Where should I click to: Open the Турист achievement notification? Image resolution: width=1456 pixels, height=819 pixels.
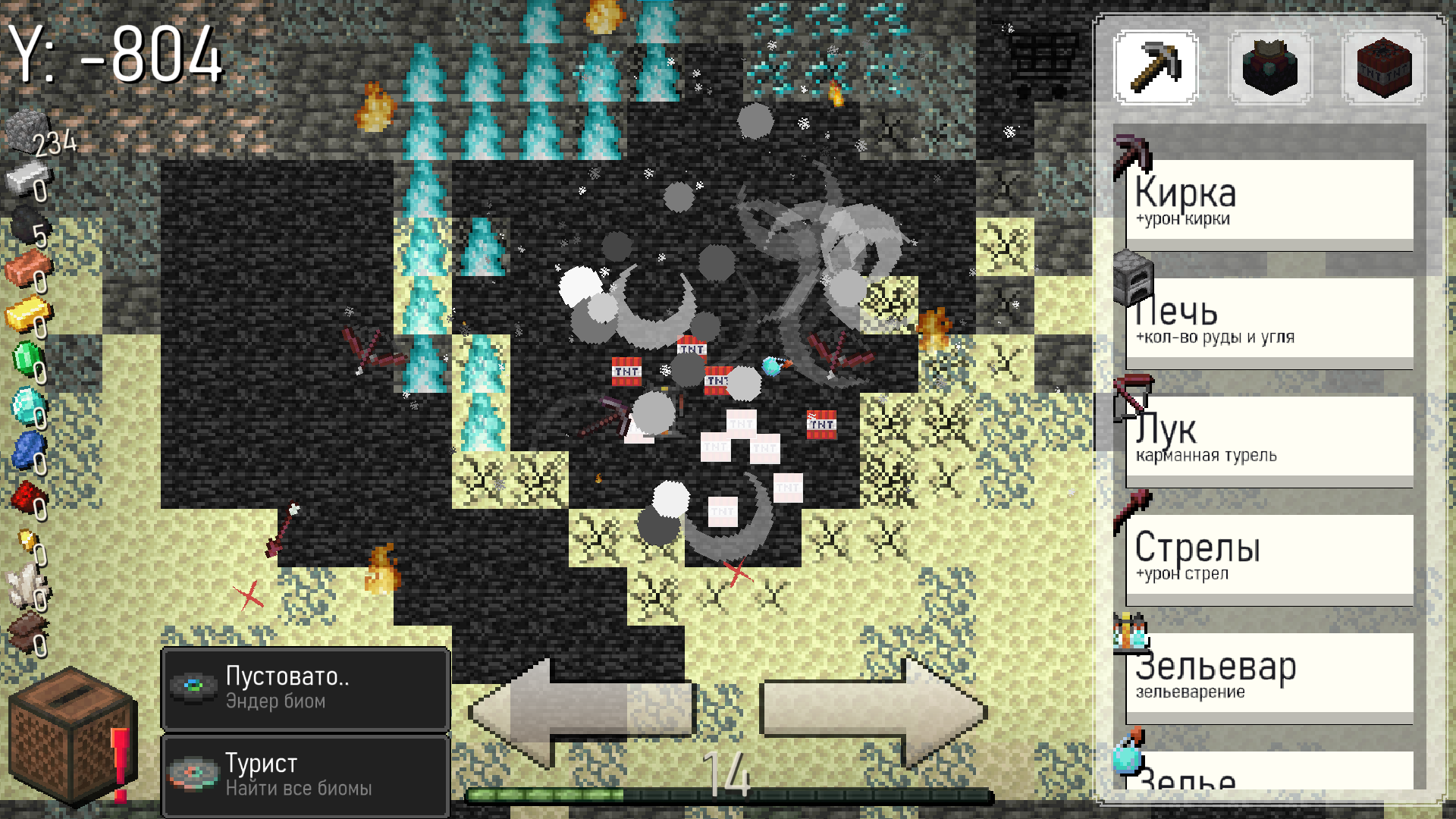click(x=305, y=775)
